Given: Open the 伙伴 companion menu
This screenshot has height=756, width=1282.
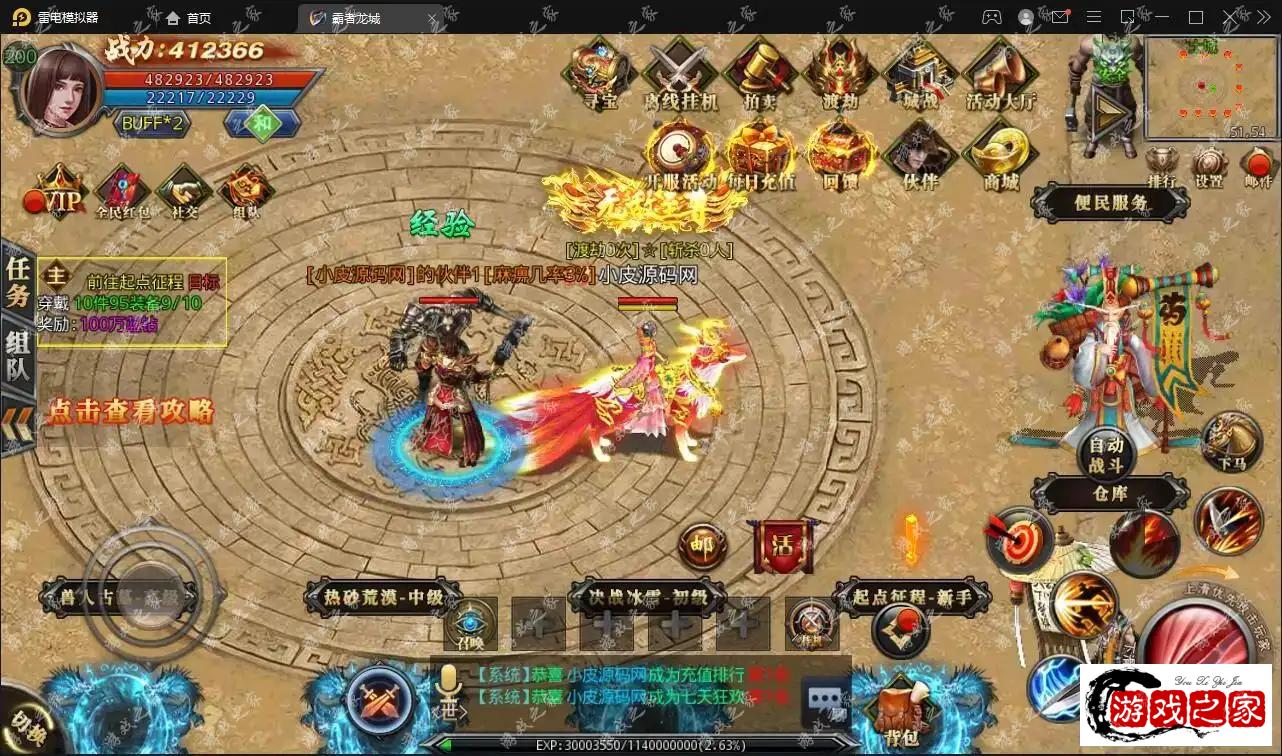Looking at the screenshot, I should 921,154.
